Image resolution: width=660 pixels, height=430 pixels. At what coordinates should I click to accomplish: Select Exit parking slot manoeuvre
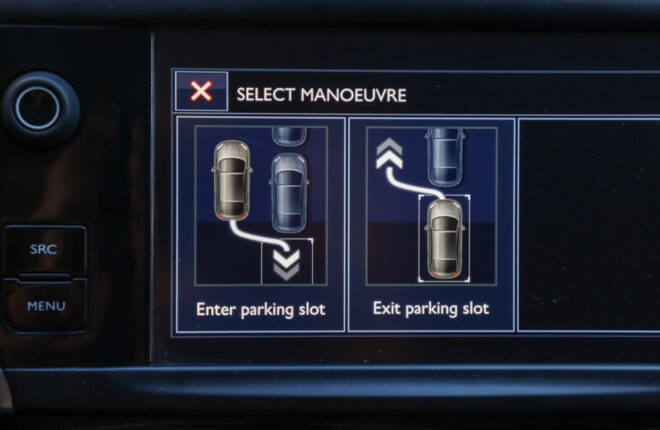click(431, 224)
